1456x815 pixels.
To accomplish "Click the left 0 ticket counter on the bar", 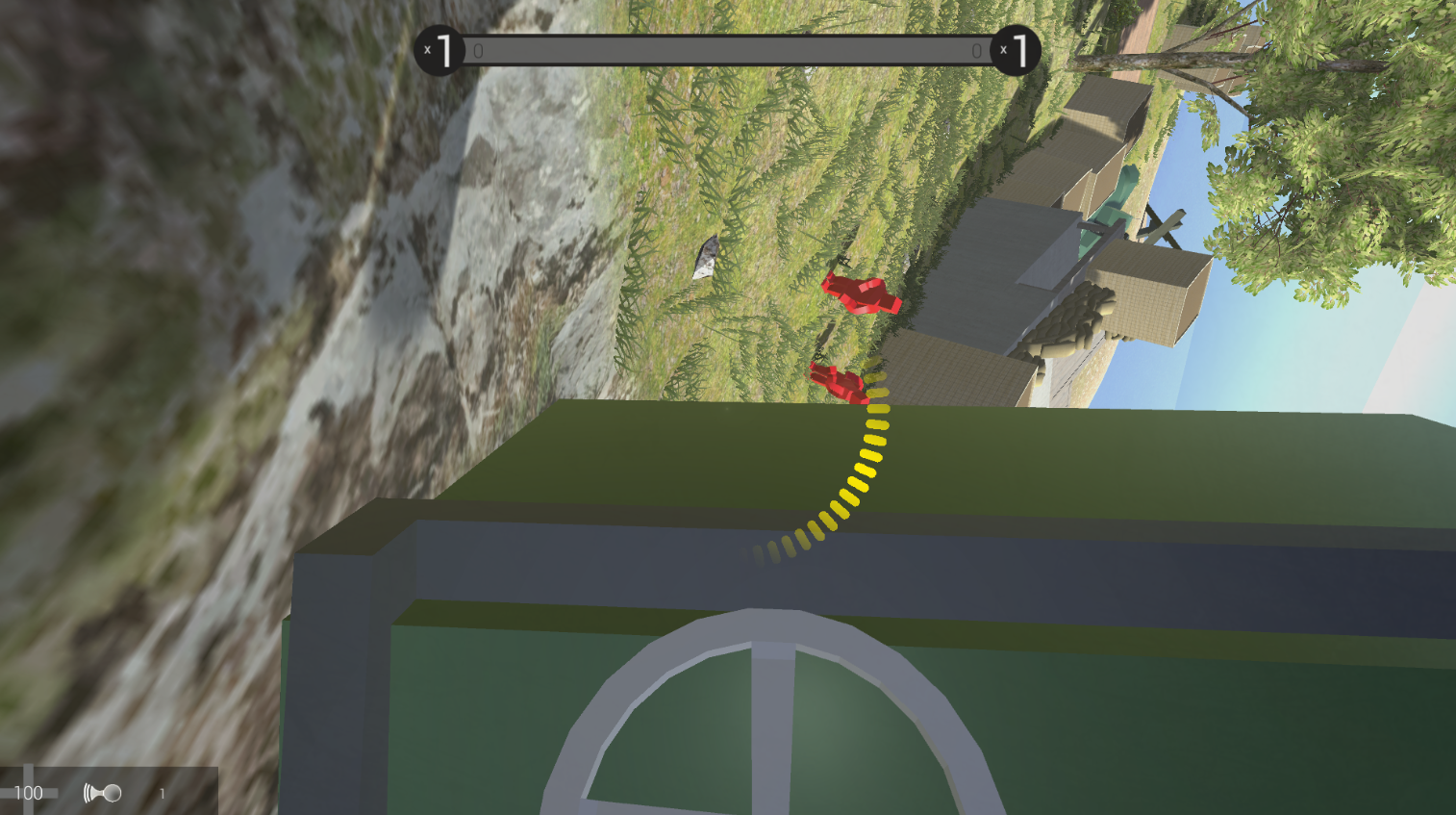I will click(478, 50).
